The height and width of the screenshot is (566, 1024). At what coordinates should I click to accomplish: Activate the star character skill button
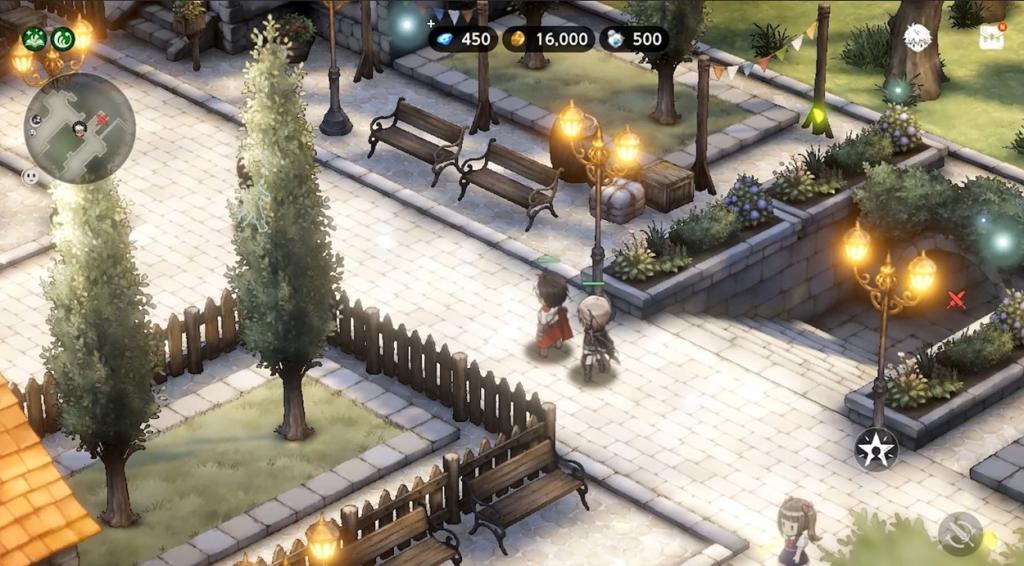[876, 449]
